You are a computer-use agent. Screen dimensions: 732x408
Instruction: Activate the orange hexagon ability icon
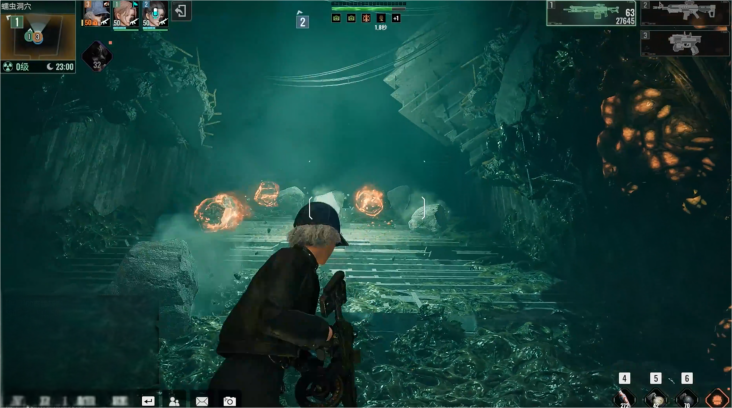click(x=716, y=398)
